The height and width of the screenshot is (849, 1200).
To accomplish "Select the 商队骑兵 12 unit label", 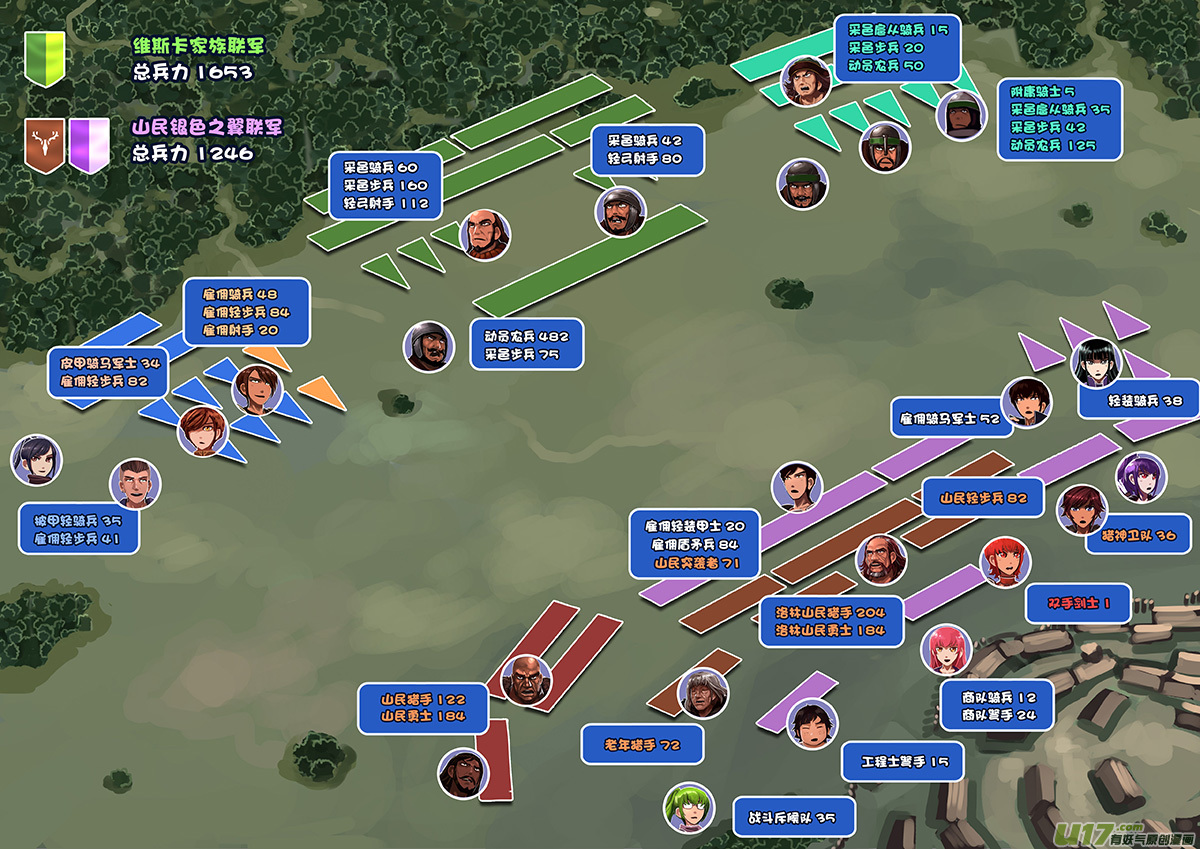I will tap(997, 706).
